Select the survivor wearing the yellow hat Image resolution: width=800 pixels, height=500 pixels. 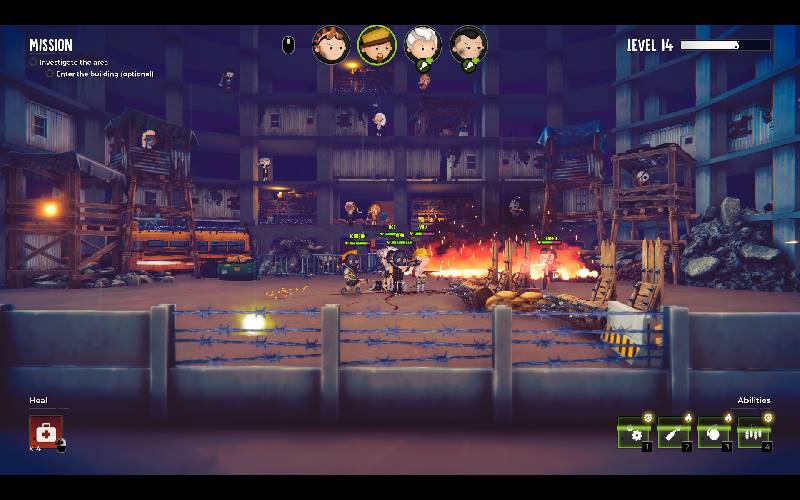(377, 44)
